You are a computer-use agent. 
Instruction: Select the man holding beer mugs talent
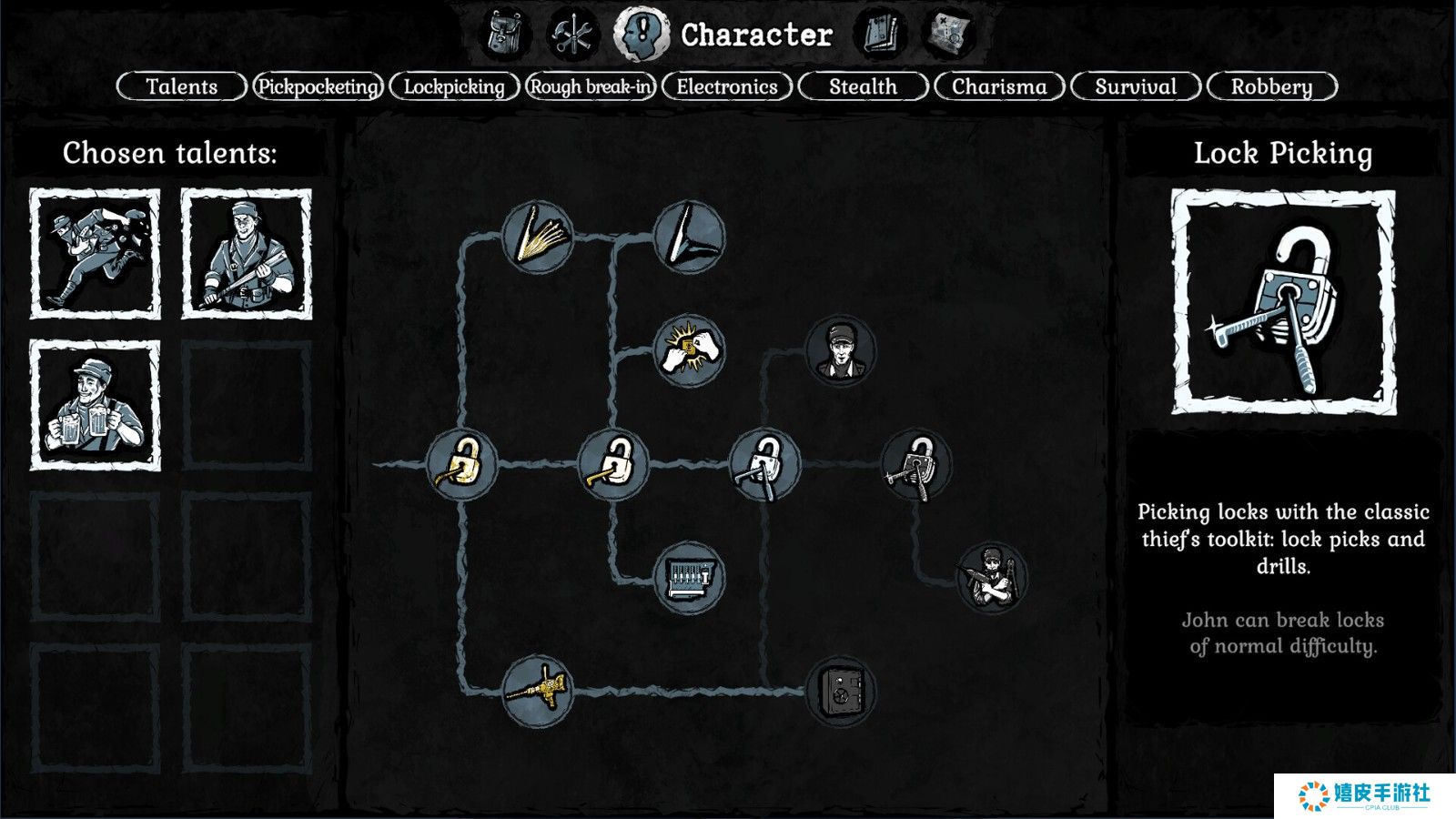point(95,406)
